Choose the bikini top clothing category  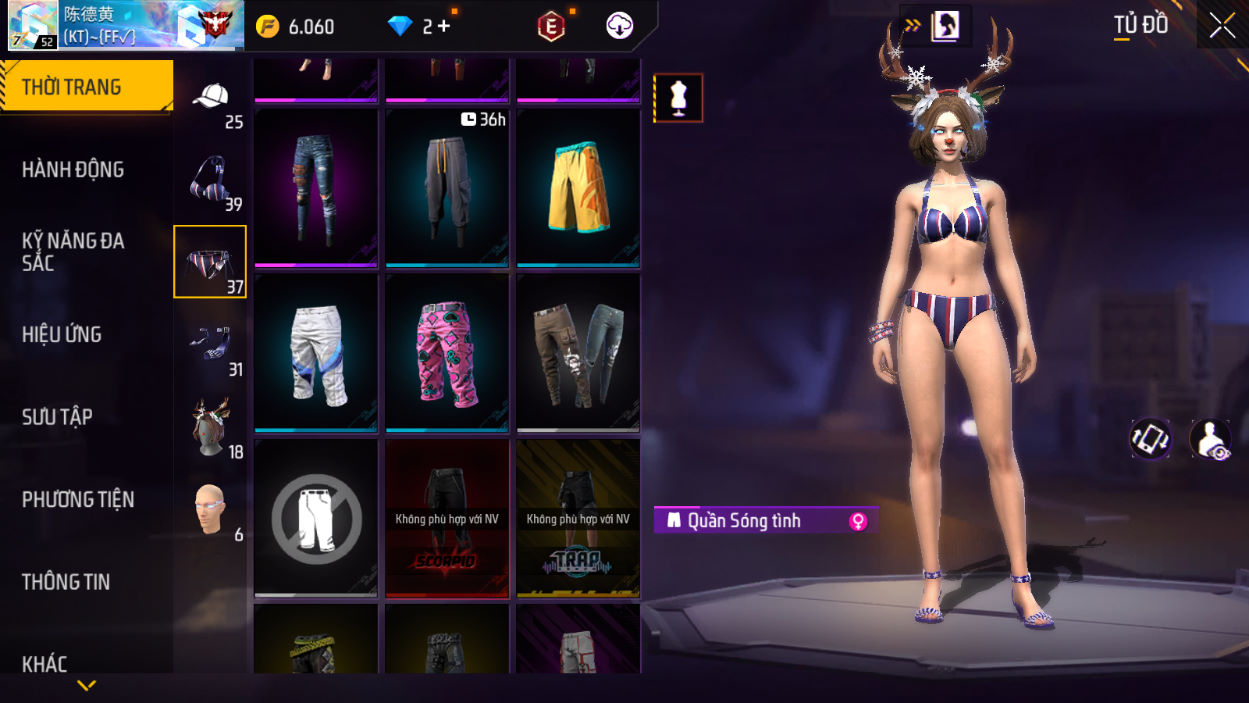pyautogui.click(x=210, y=181)
